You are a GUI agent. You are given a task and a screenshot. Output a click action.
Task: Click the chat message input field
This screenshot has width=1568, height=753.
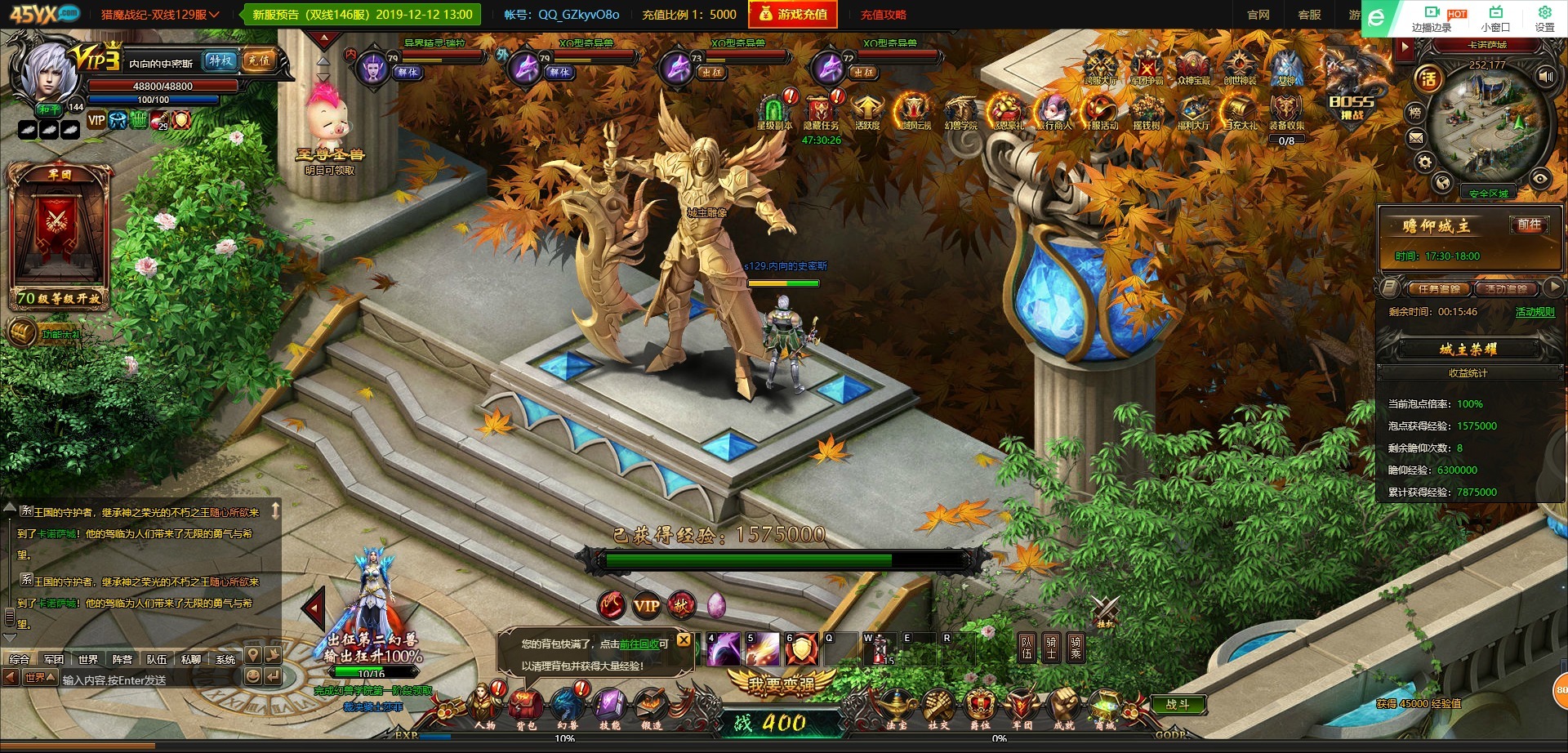(147, 679)
